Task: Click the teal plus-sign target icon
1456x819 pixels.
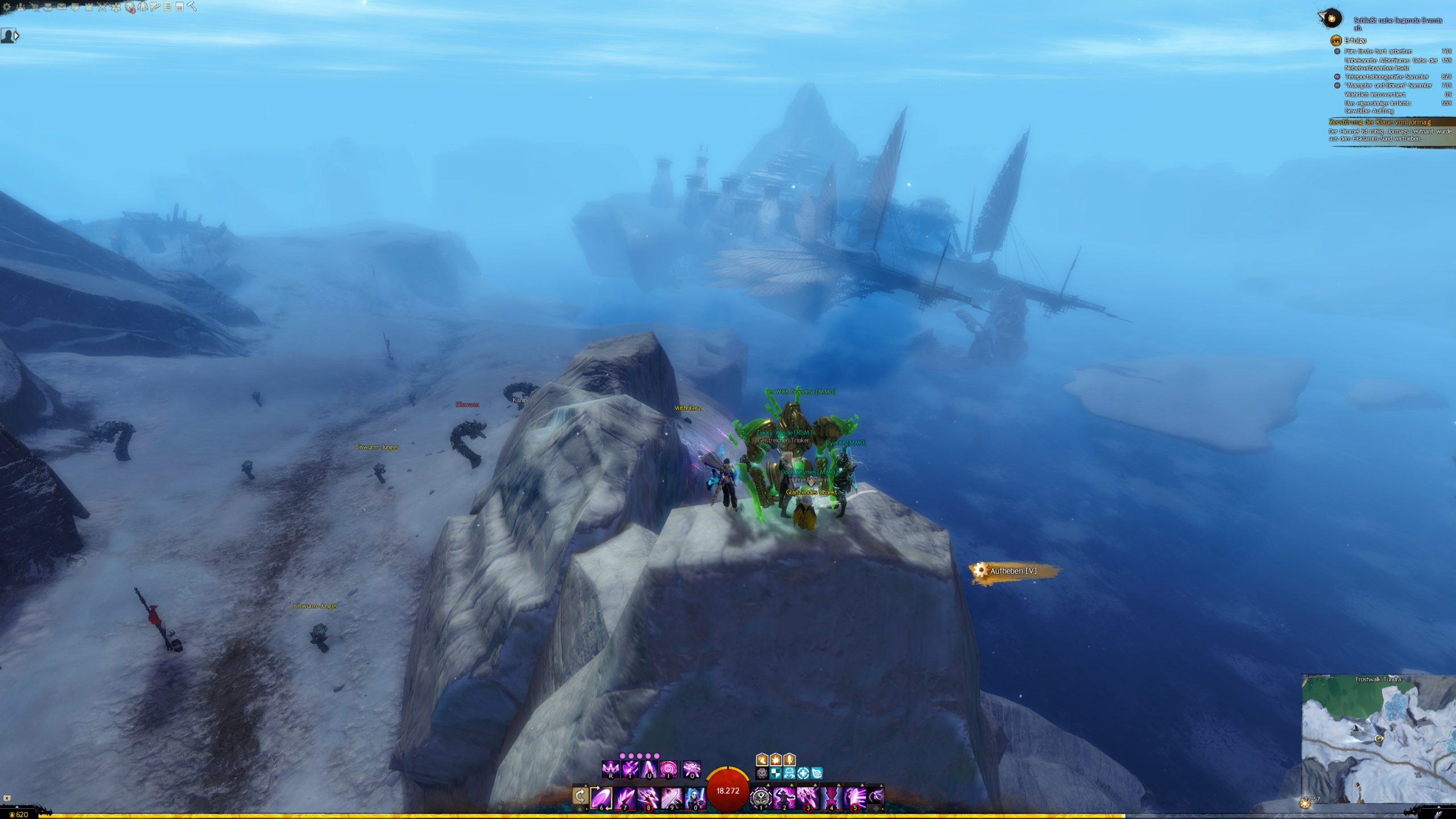Action: pos(803,773)
